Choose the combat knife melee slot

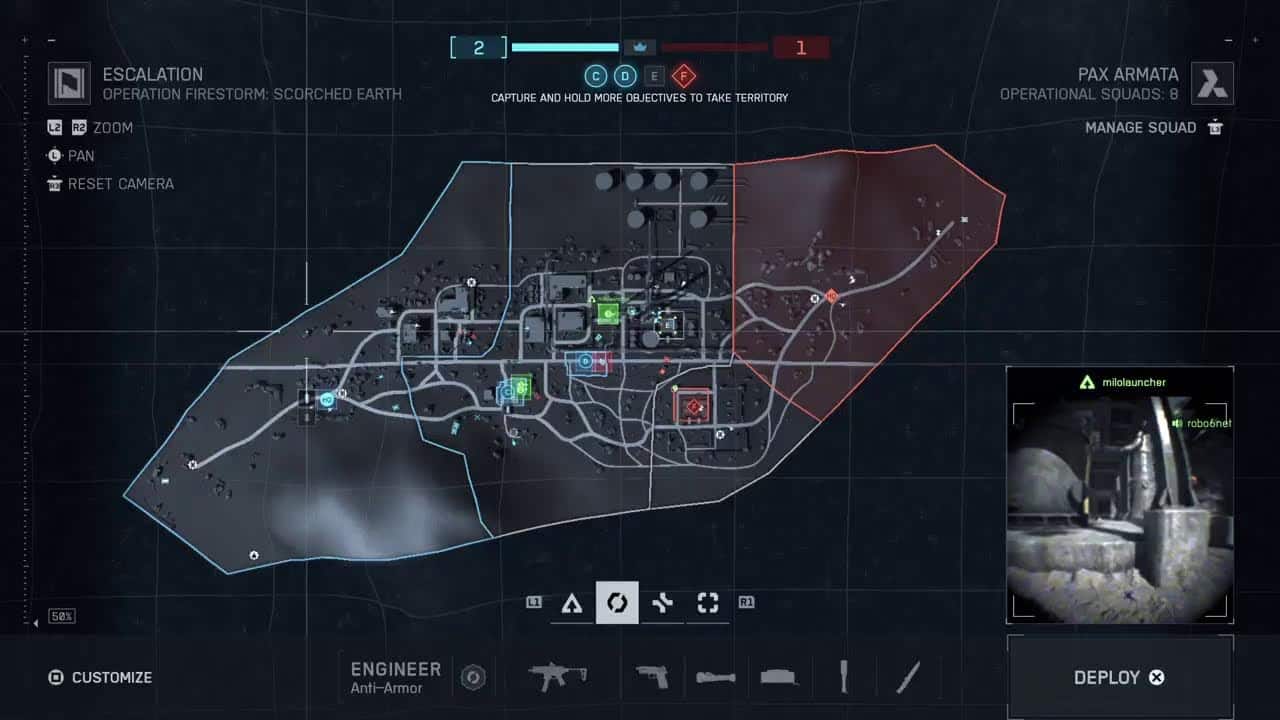[909, 677]
